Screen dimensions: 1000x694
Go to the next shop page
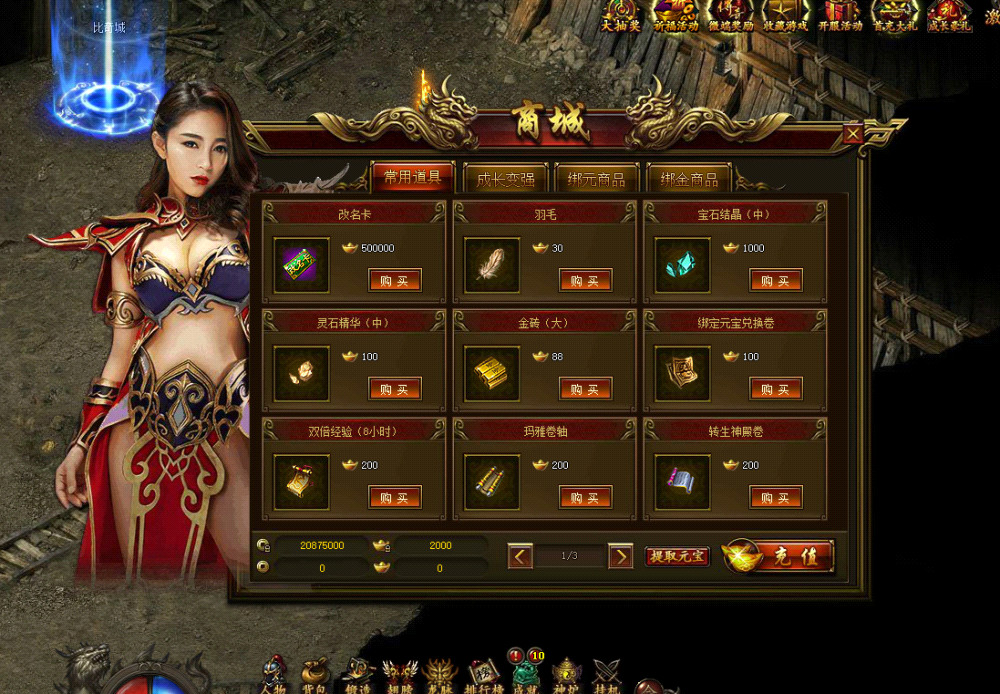621,556
